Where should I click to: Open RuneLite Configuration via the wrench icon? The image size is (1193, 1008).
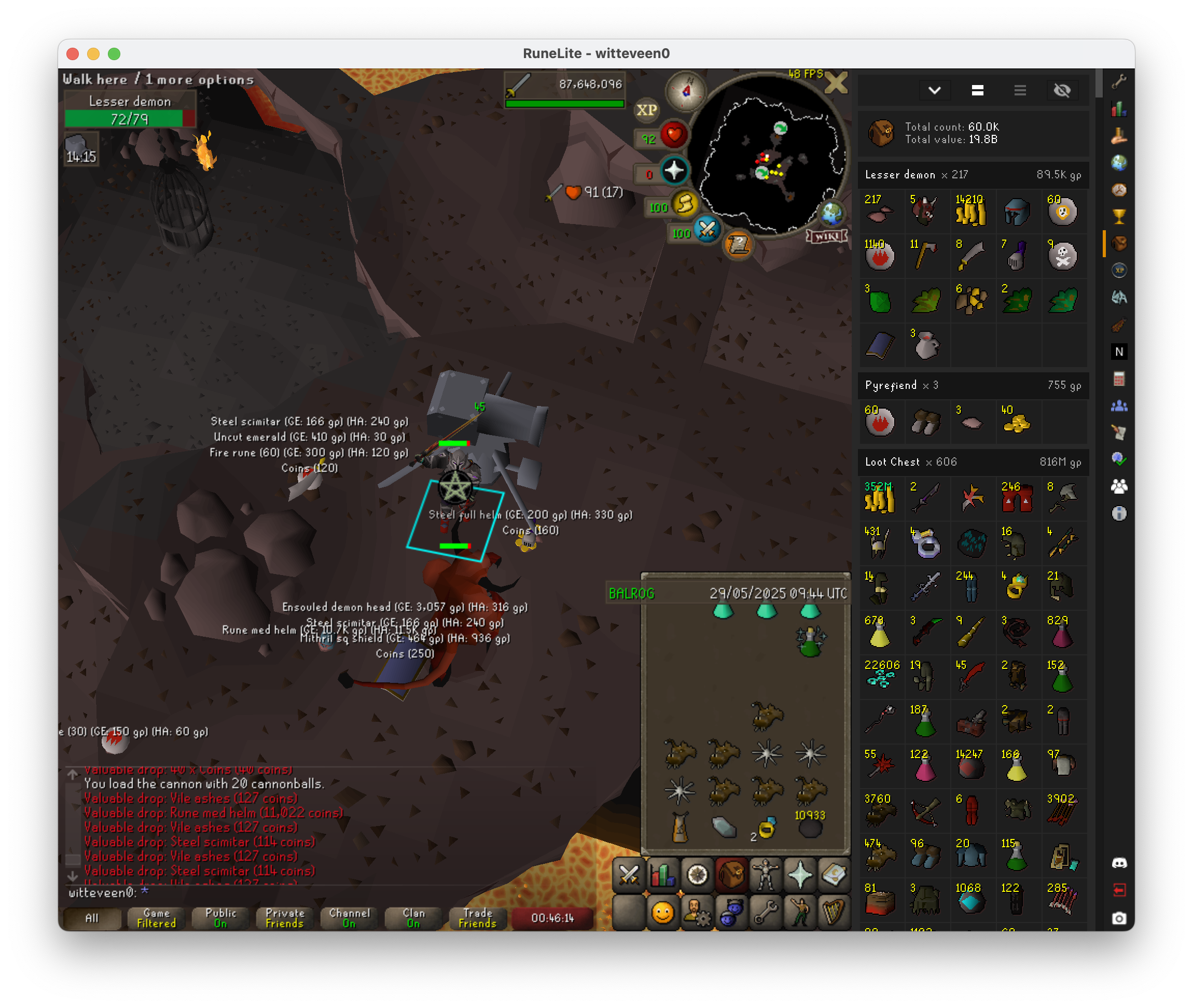tap(1119, 82)
